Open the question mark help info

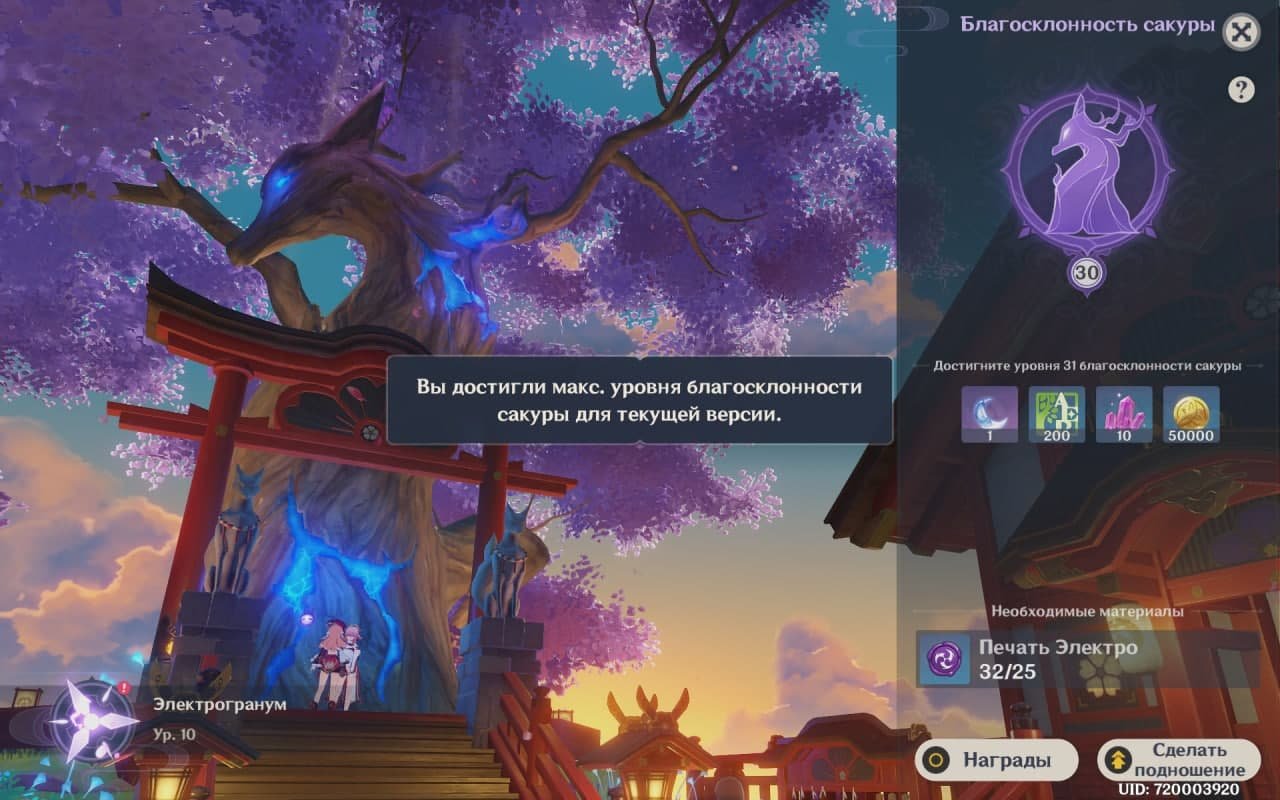click(1241, 90)
